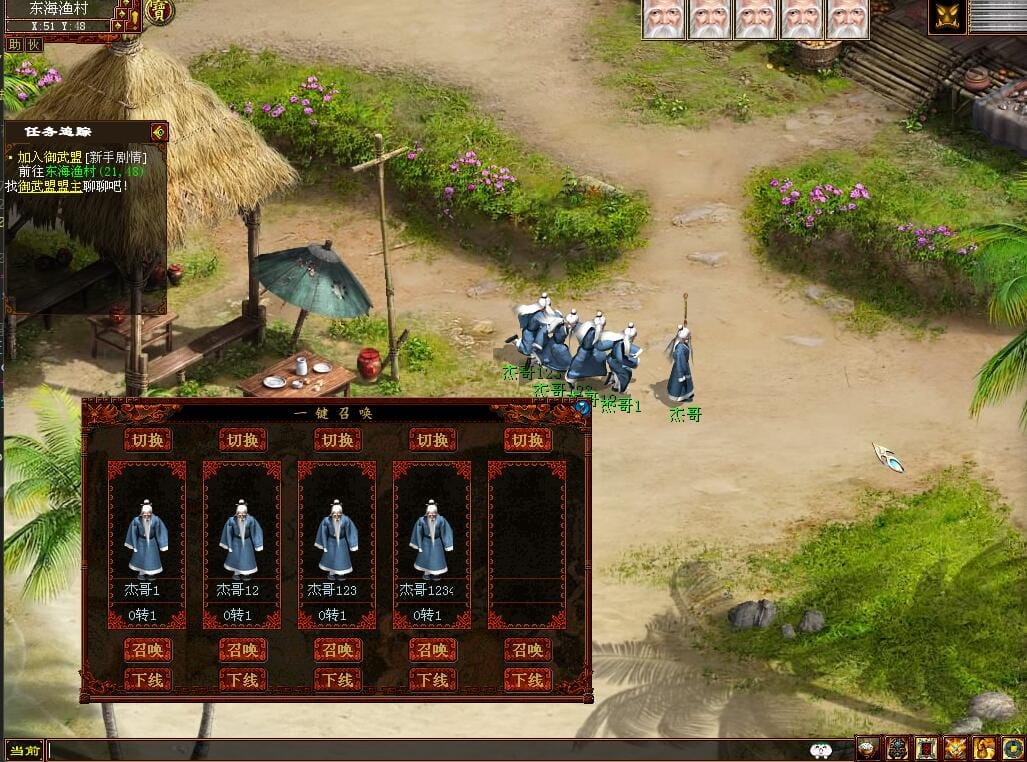Collapse the 任务追踪 quest tracker
Image resolution: width=1027 pixels, height=762 pixels.
click(158, 132)
